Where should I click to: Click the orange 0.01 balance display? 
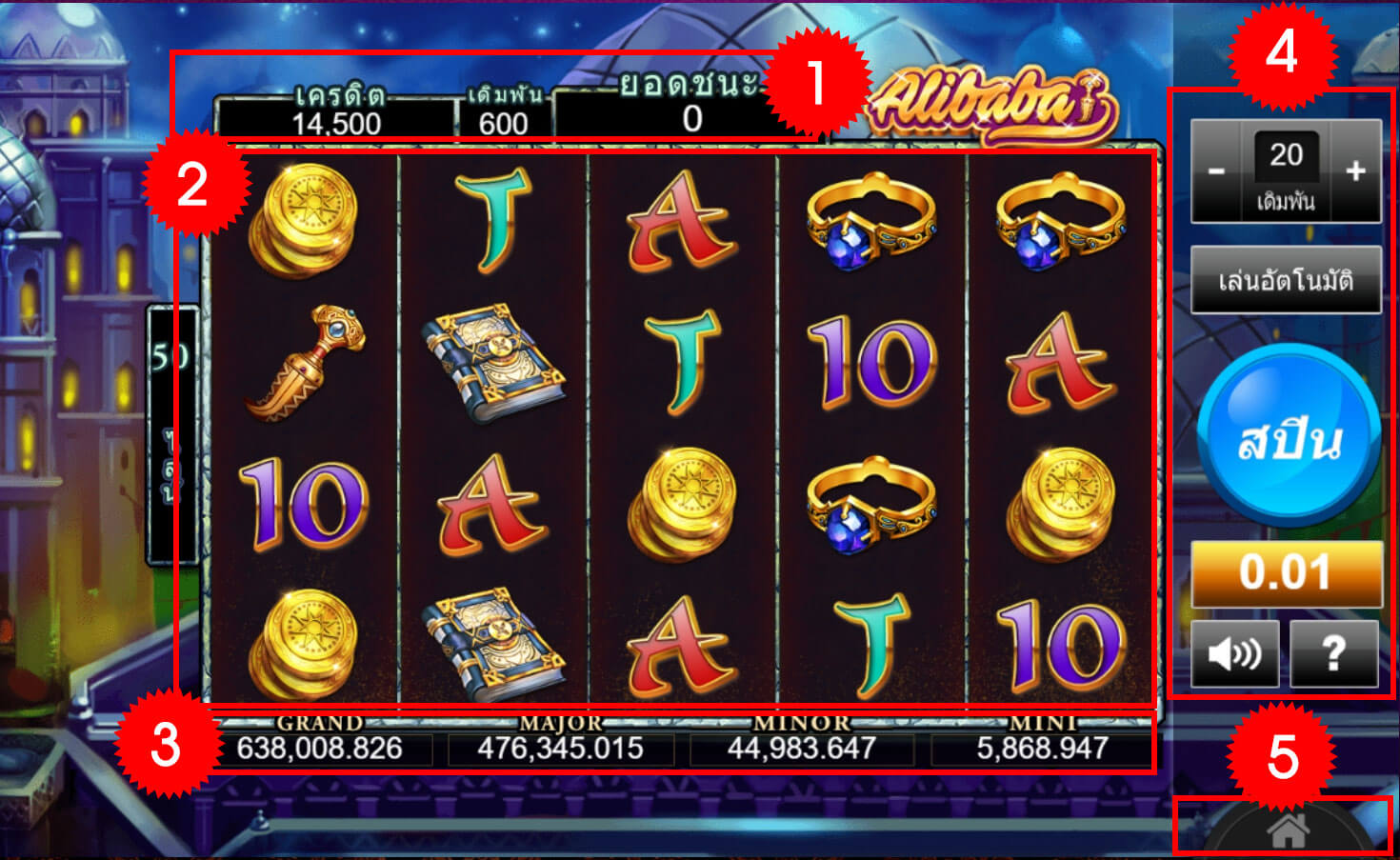1287,570
